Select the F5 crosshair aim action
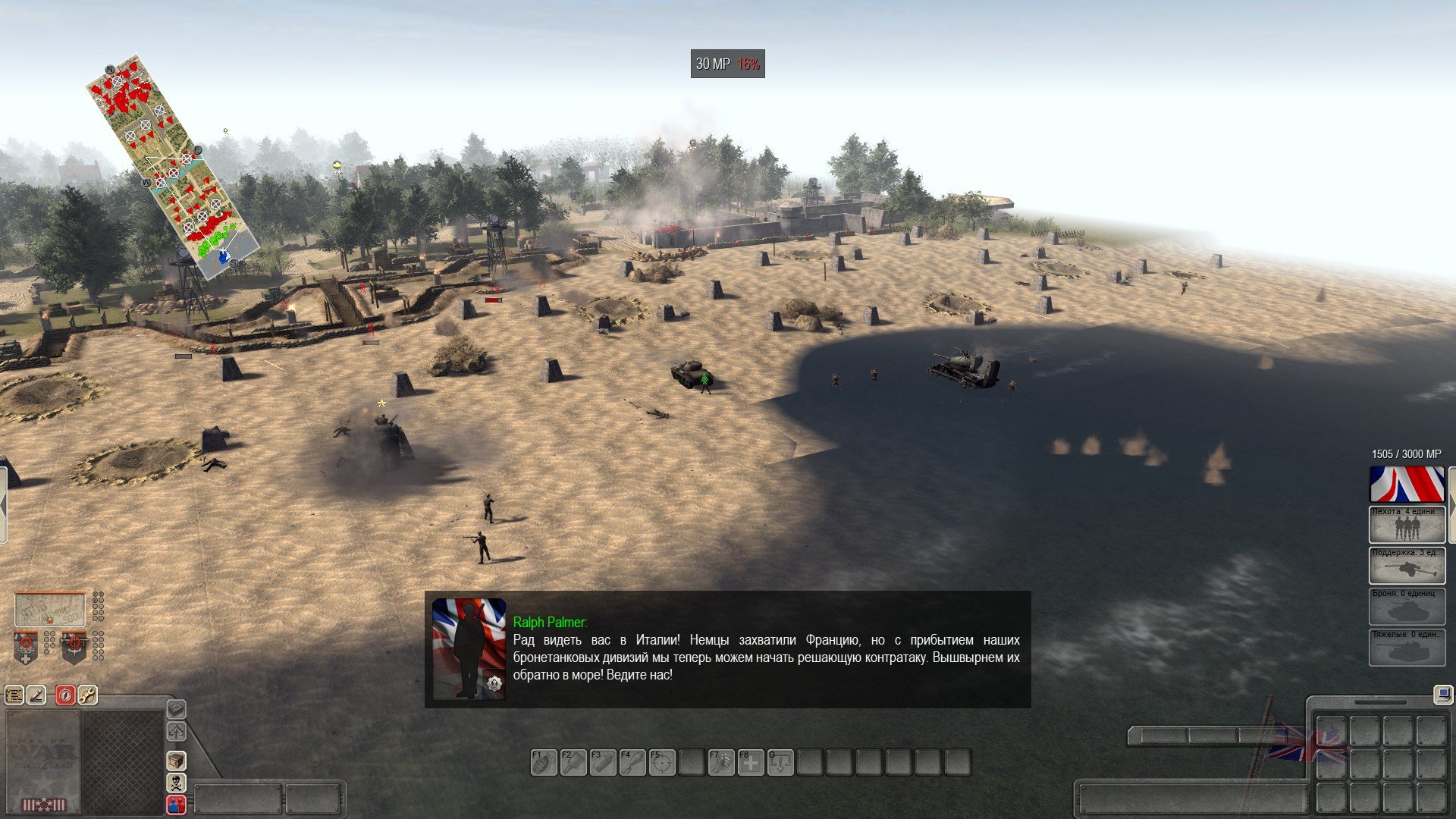 [x=661, y=762]
